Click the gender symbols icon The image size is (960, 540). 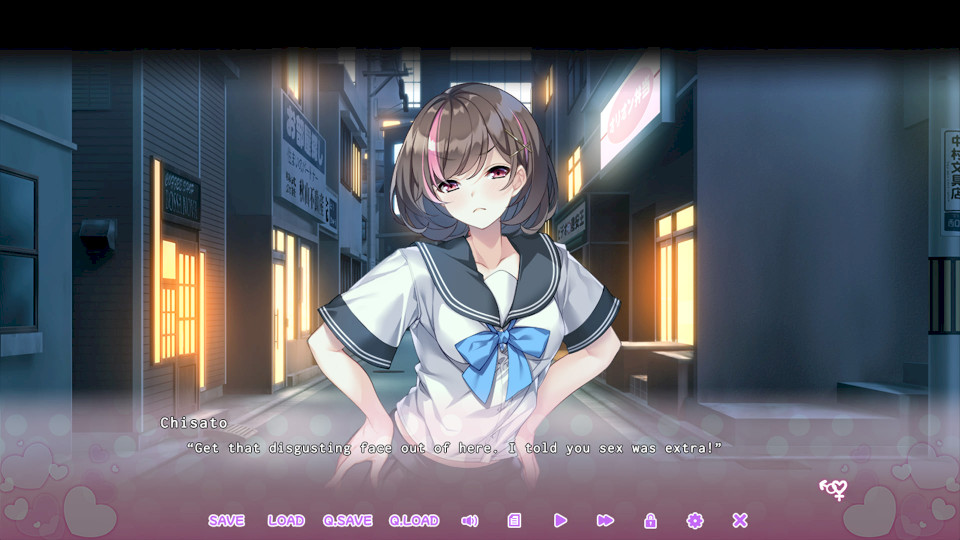(x=833, y=489)
